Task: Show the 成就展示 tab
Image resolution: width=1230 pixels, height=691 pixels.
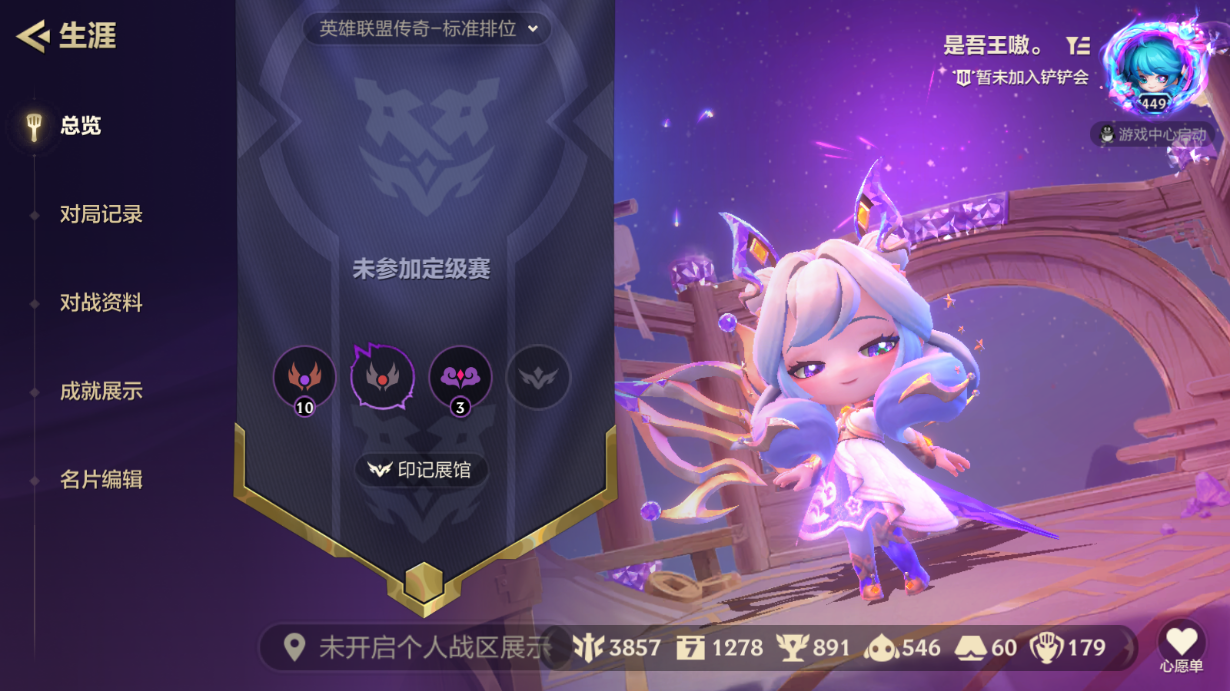Action: click(100, 391)
